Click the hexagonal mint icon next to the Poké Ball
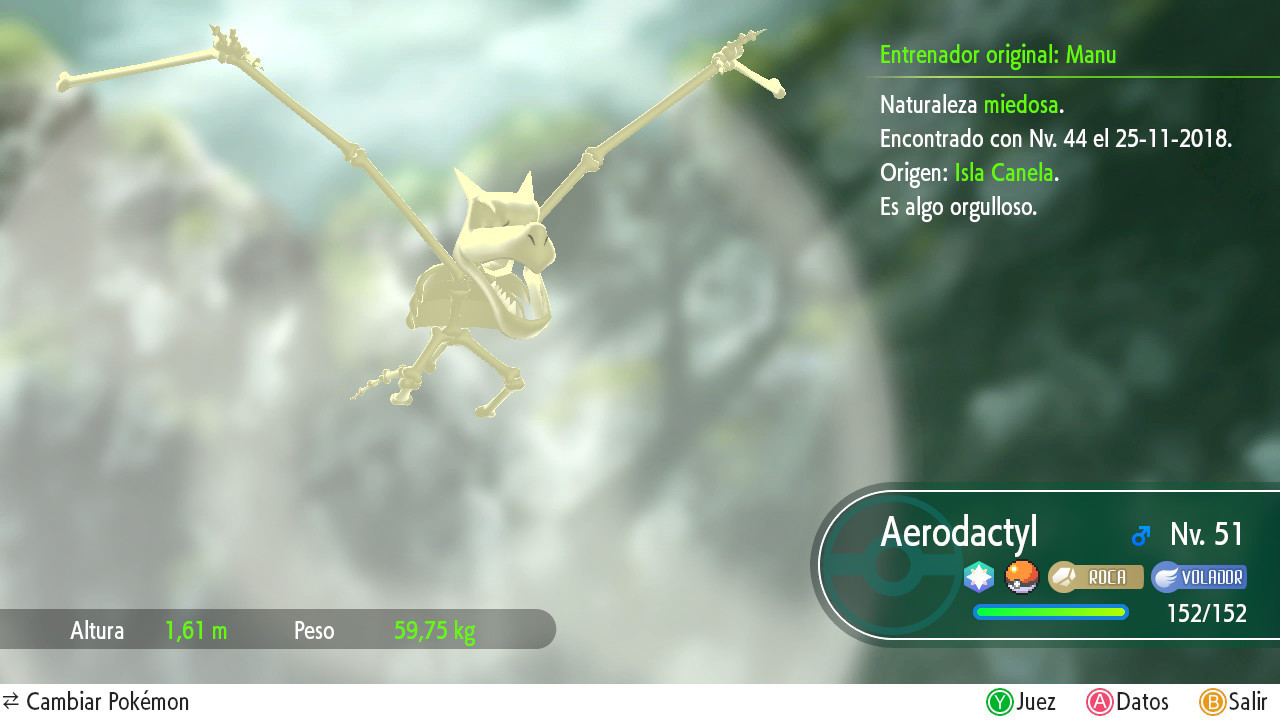 [x=977, y=577]
